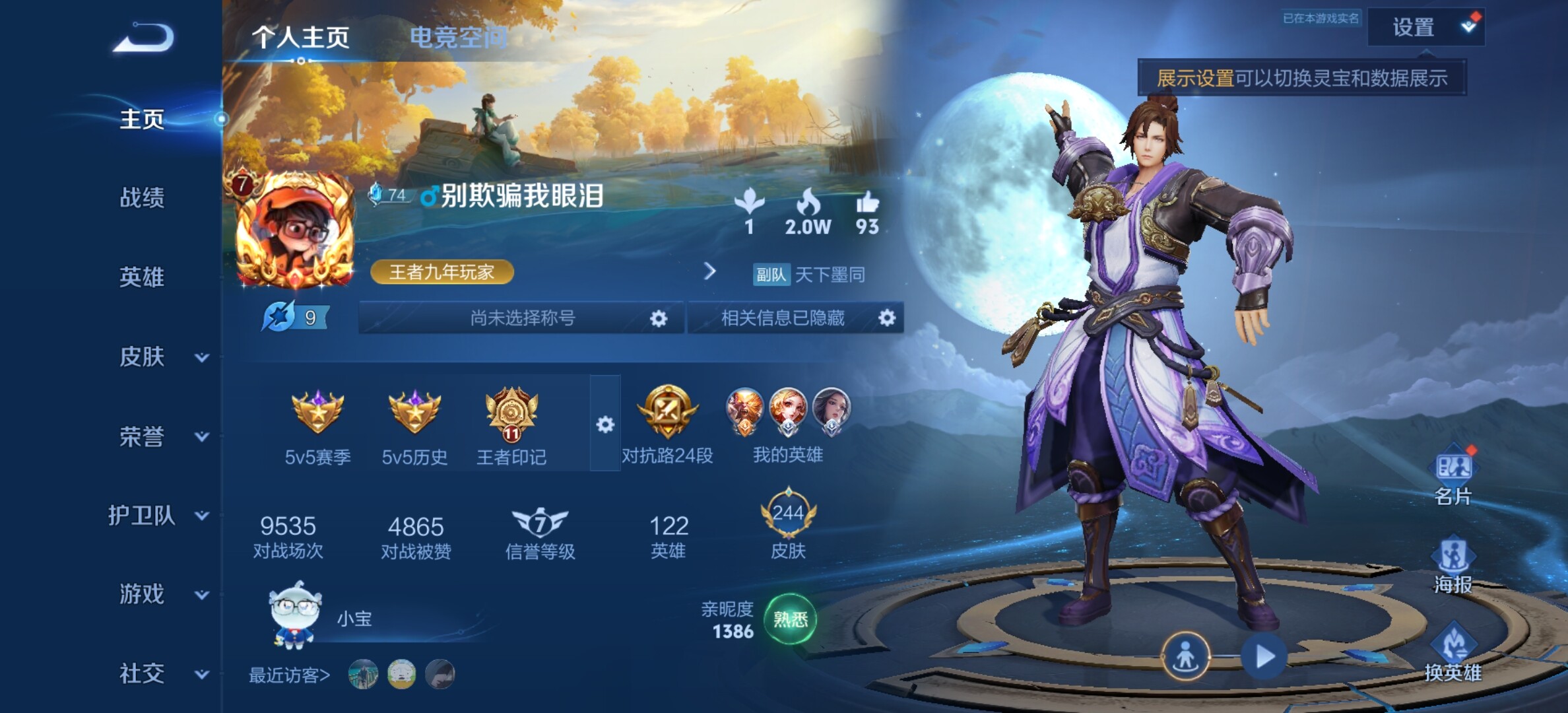1568x713 pixels.
Task: Open the 名片 card button
Action: 1453,477
